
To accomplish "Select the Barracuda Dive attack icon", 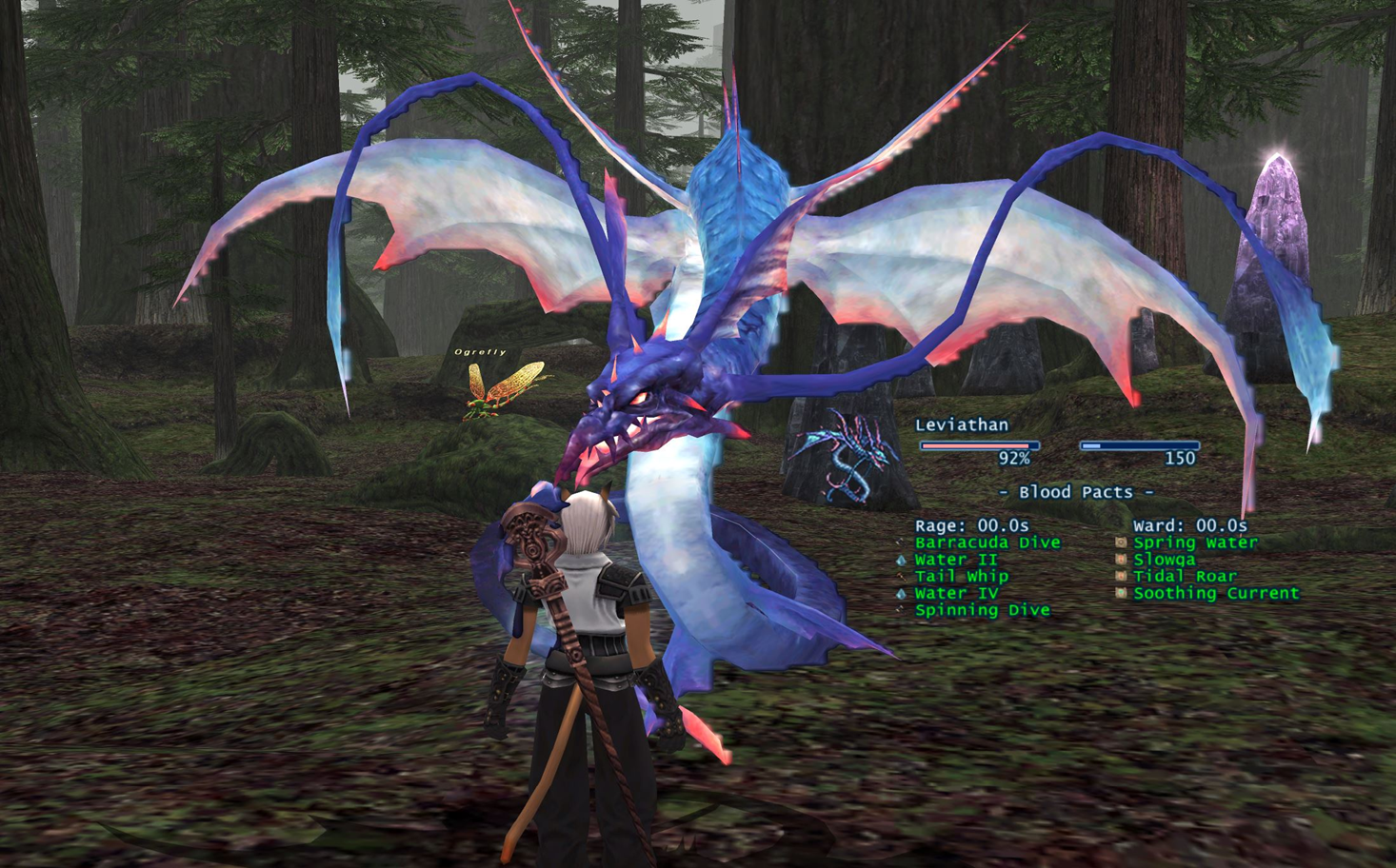I will pos(899,542).
